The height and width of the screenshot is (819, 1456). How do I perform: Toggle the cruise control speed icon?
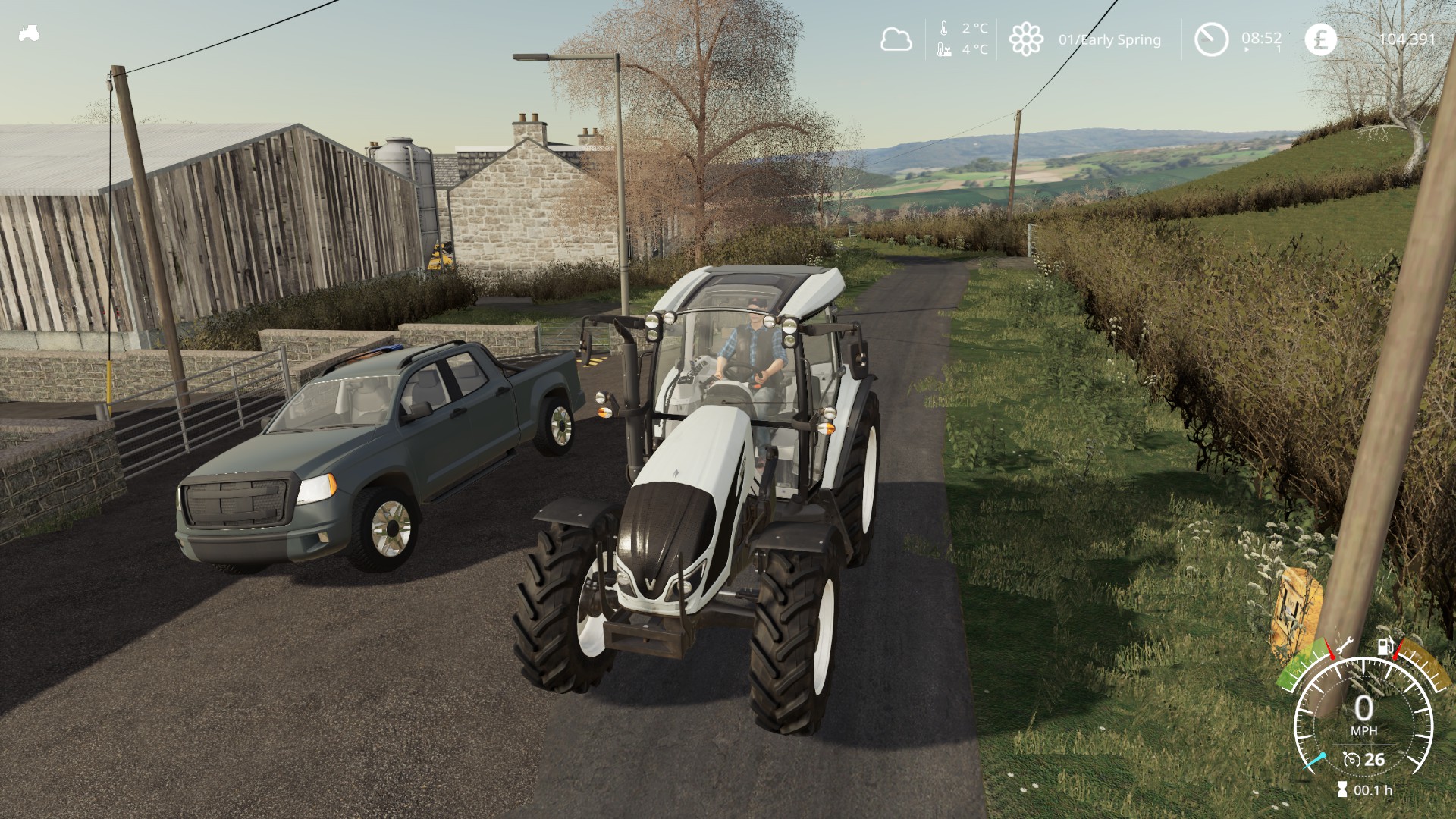tap(1351, 759)
